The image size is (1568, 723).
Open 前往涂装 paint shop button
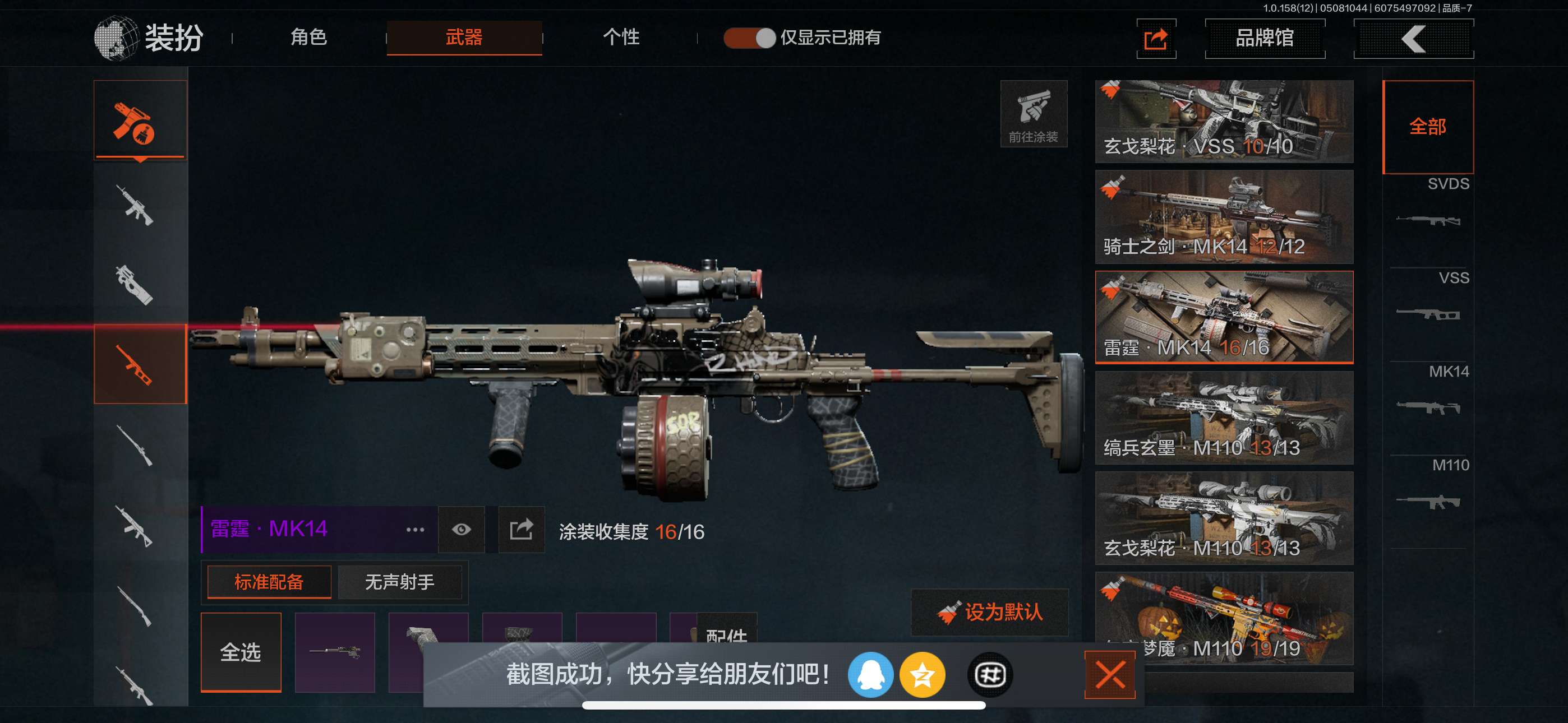pyautogui.click(x=1033, y=114)
